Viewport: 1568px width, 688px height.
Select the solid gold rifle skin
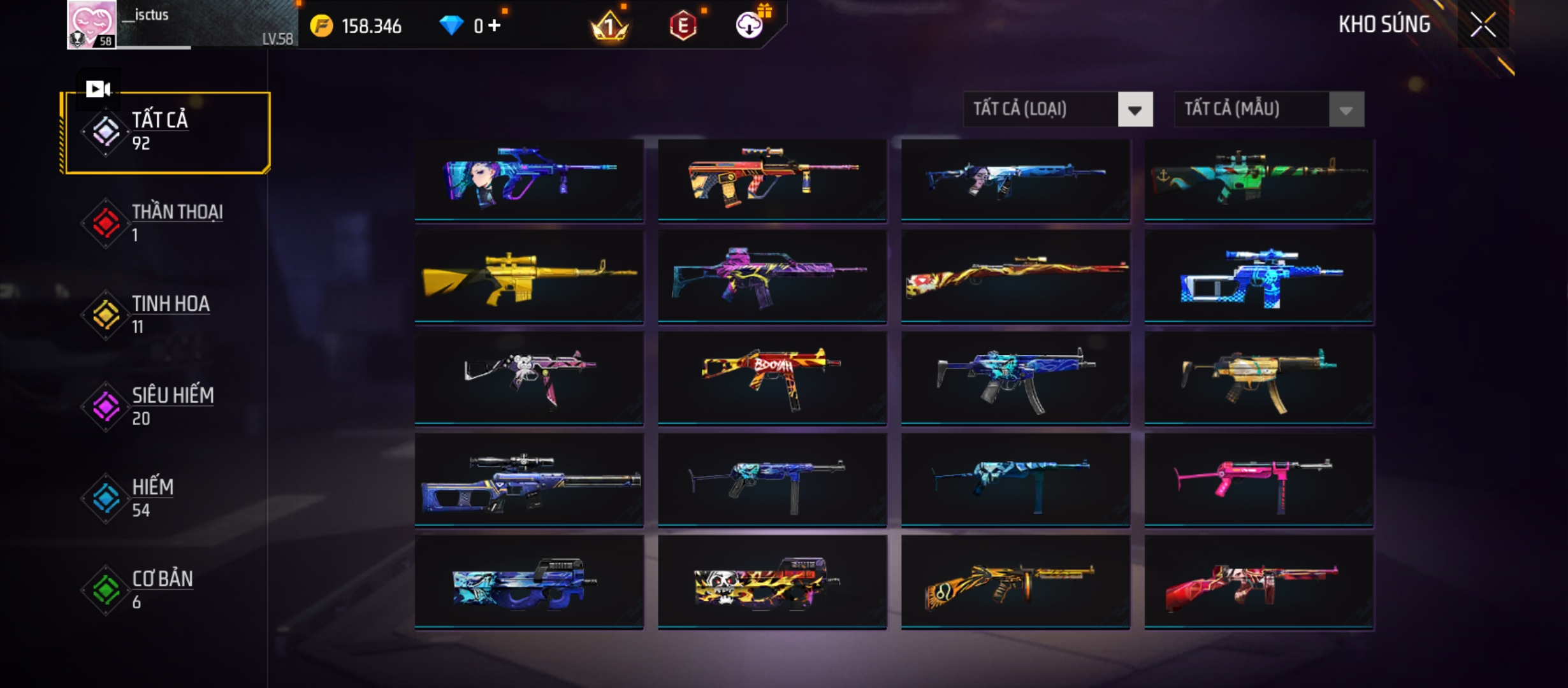coord(529,278)
